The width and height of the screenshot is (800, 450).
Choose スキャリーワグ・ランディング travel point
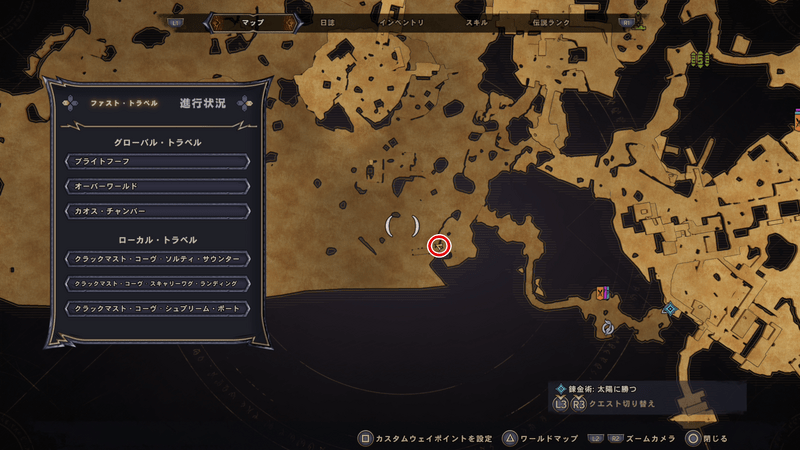point(156,283)
